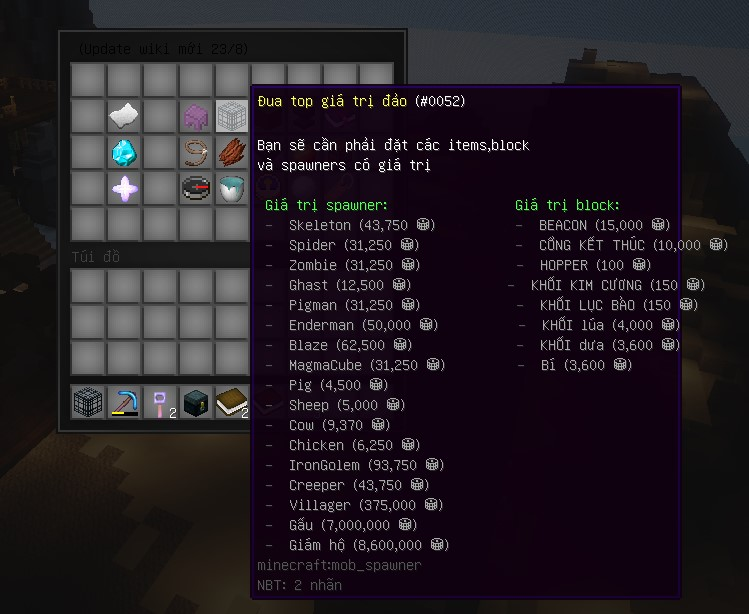Pick the diamond pickaxe in the hotbar
Viewport: 749px width, 614px height.
(x=124, y=402)
